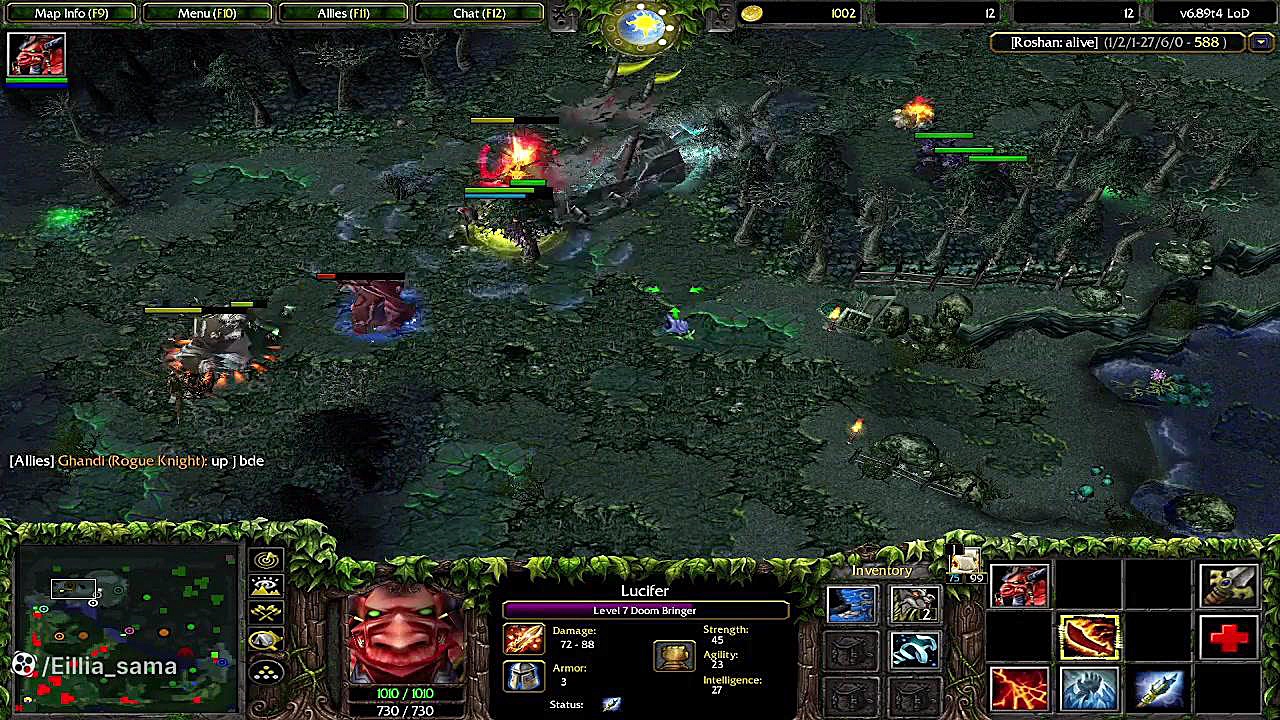Image resolution: width=1280 pixels, height=720 pixels.
Task: Cast the red lightning cracks ability
Action: pos(1019,689)
